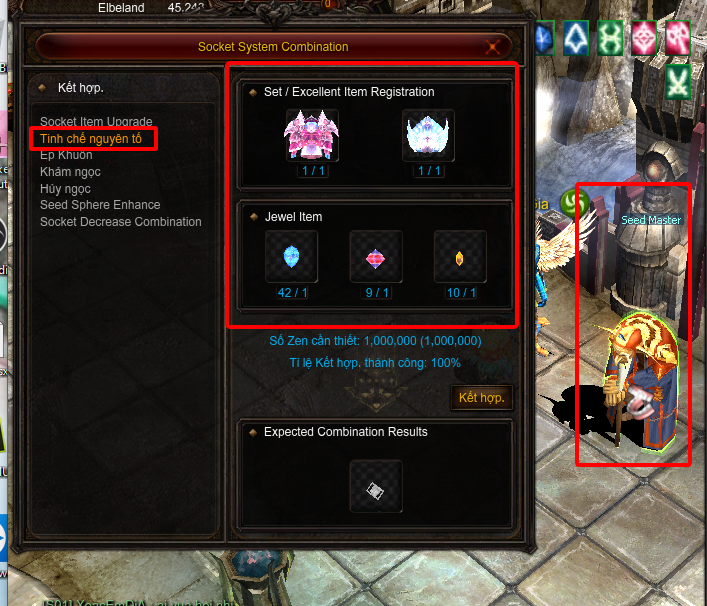
Task: Select the Khảm ngọc menu entry
Action: (70, 172)
